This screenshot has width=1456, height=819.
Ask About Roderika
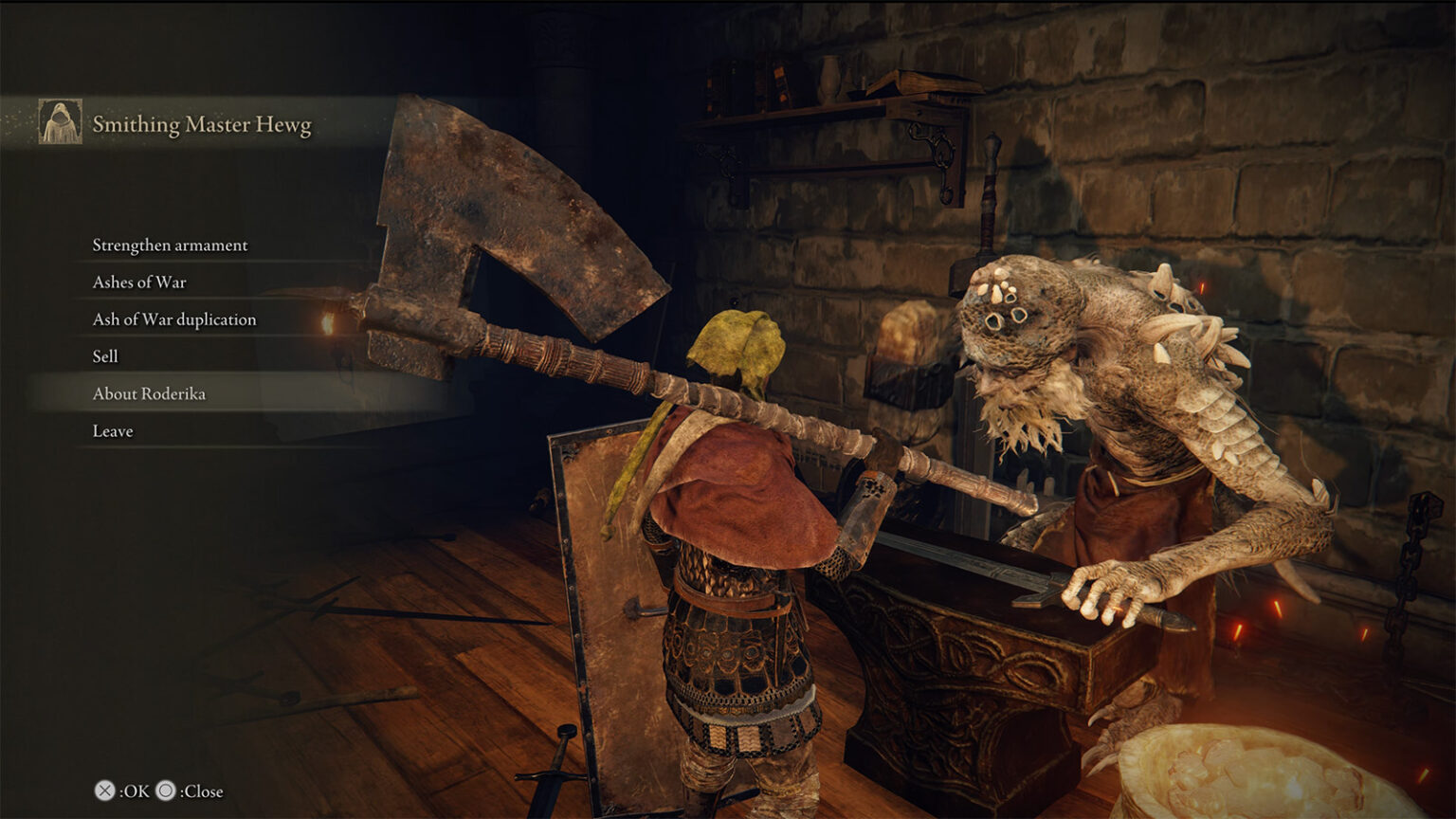tap(150, 392)
